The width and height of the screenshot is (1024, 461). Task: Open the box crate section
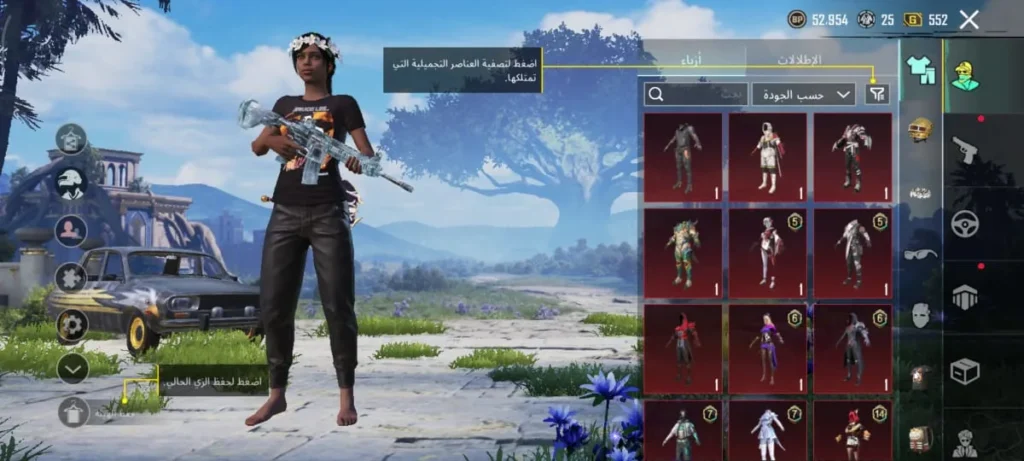pyautogui.click(x=964, y=372)
